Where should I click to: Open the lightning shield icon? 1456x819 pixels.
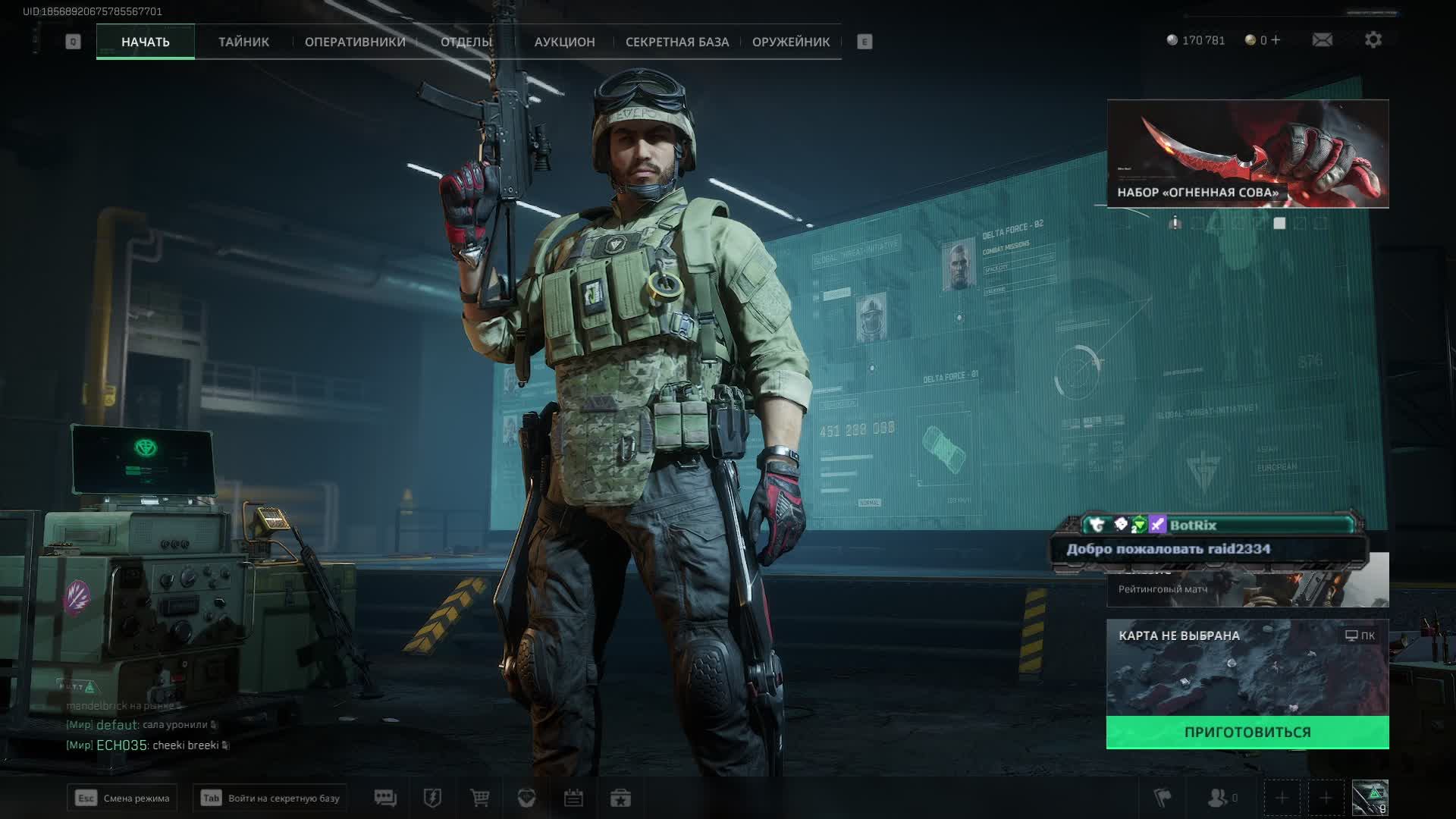pyautogui.click(x=432, y=798)
